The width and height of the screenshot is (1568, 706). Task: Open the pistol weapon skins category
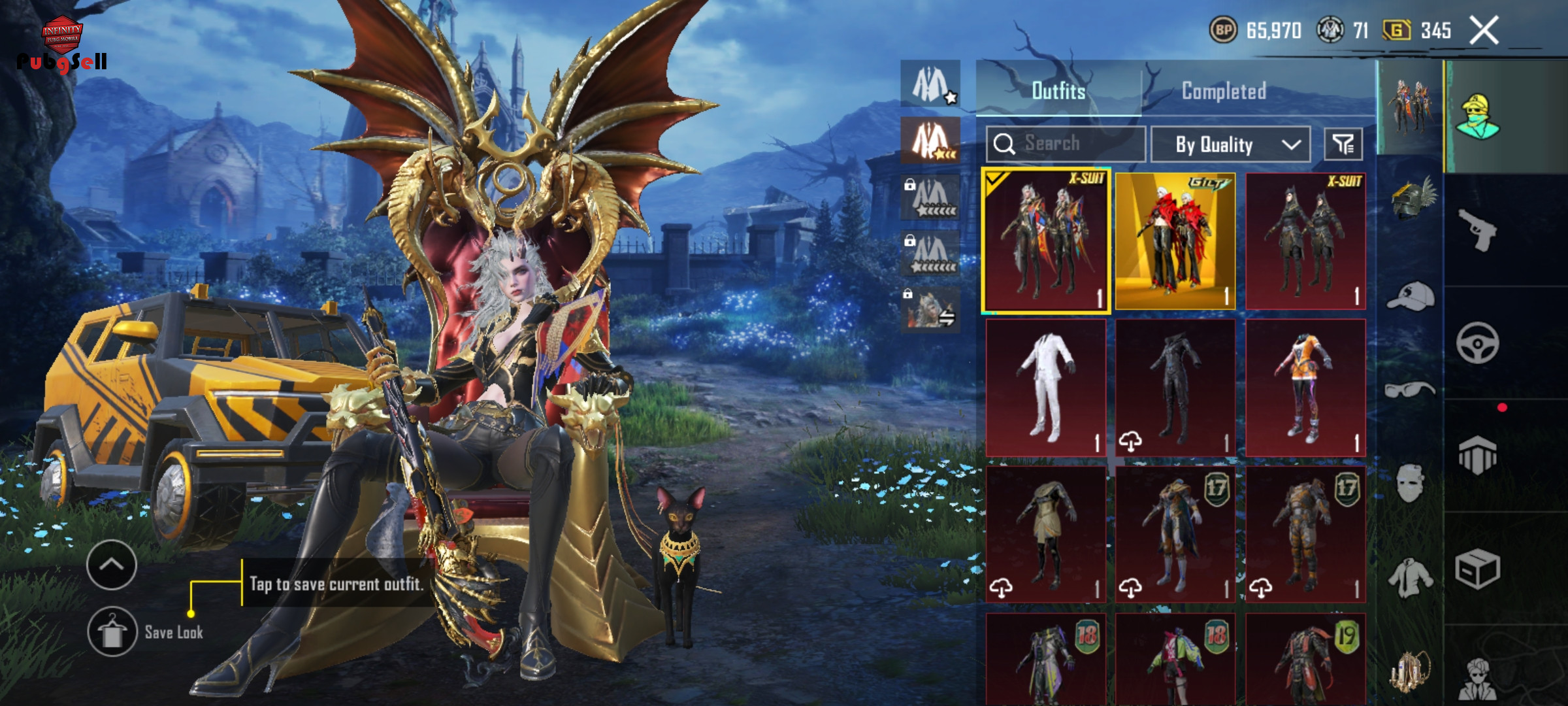click(x=1478, y=230)
